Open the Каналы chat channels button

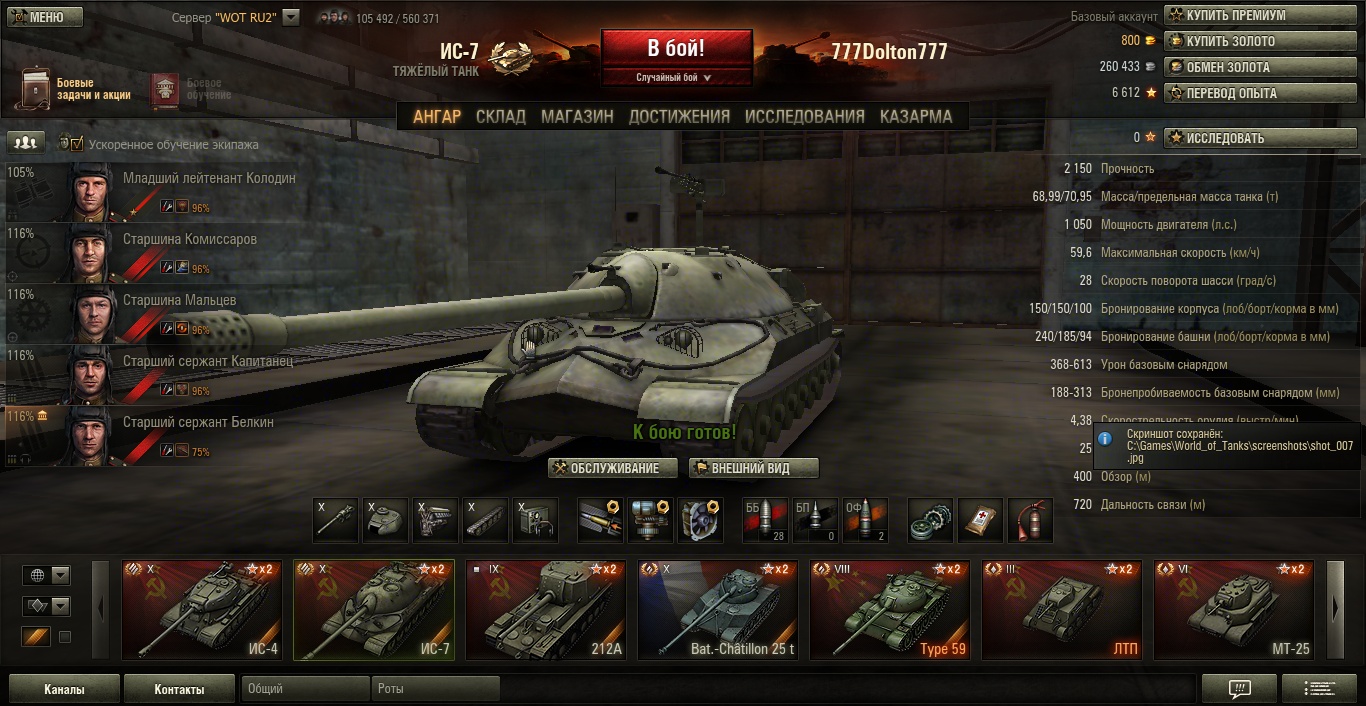64,689
